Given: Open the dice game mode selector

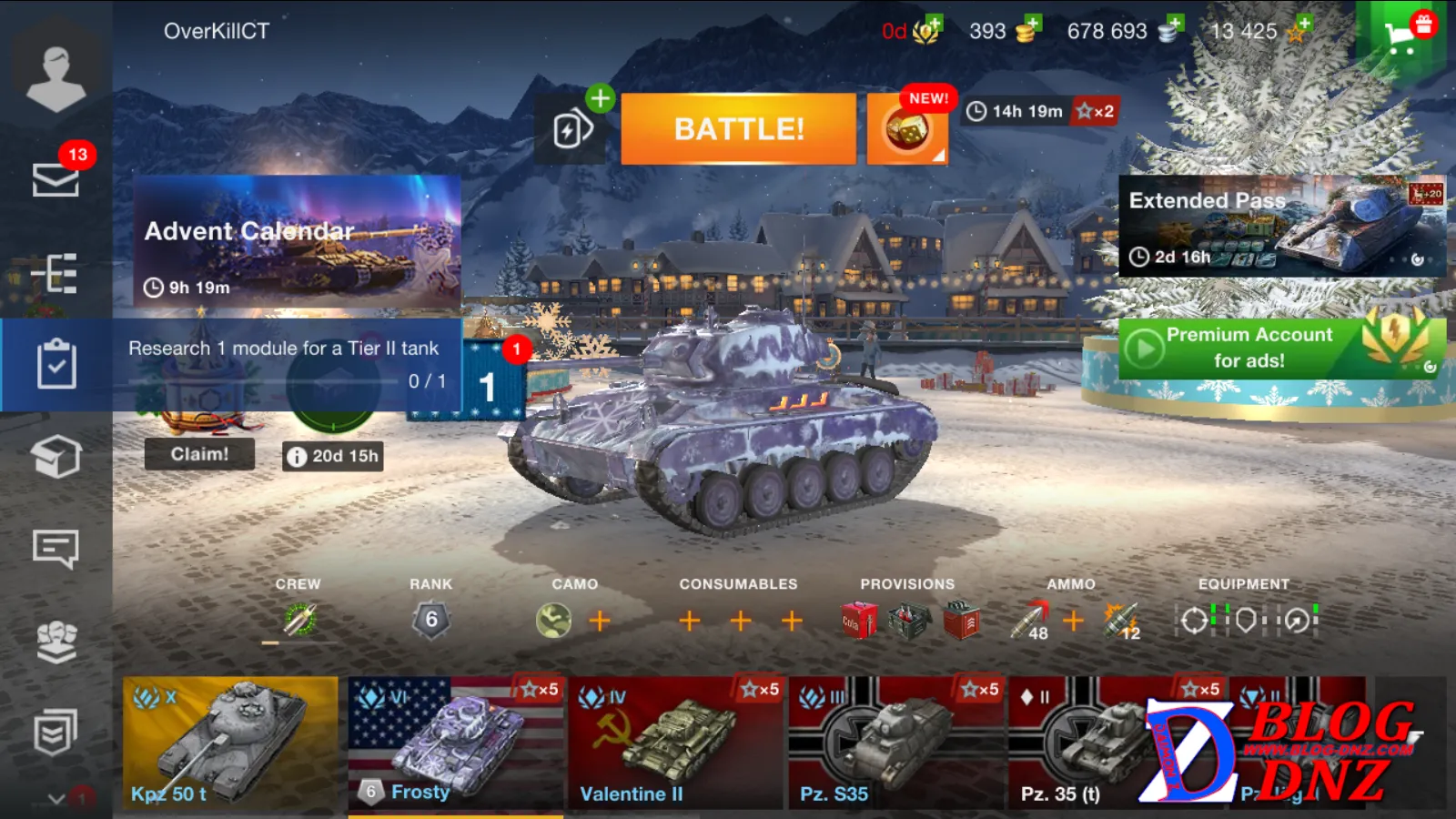Looking at the screenshot, I should pyautogui.click(x=907, y=130).
